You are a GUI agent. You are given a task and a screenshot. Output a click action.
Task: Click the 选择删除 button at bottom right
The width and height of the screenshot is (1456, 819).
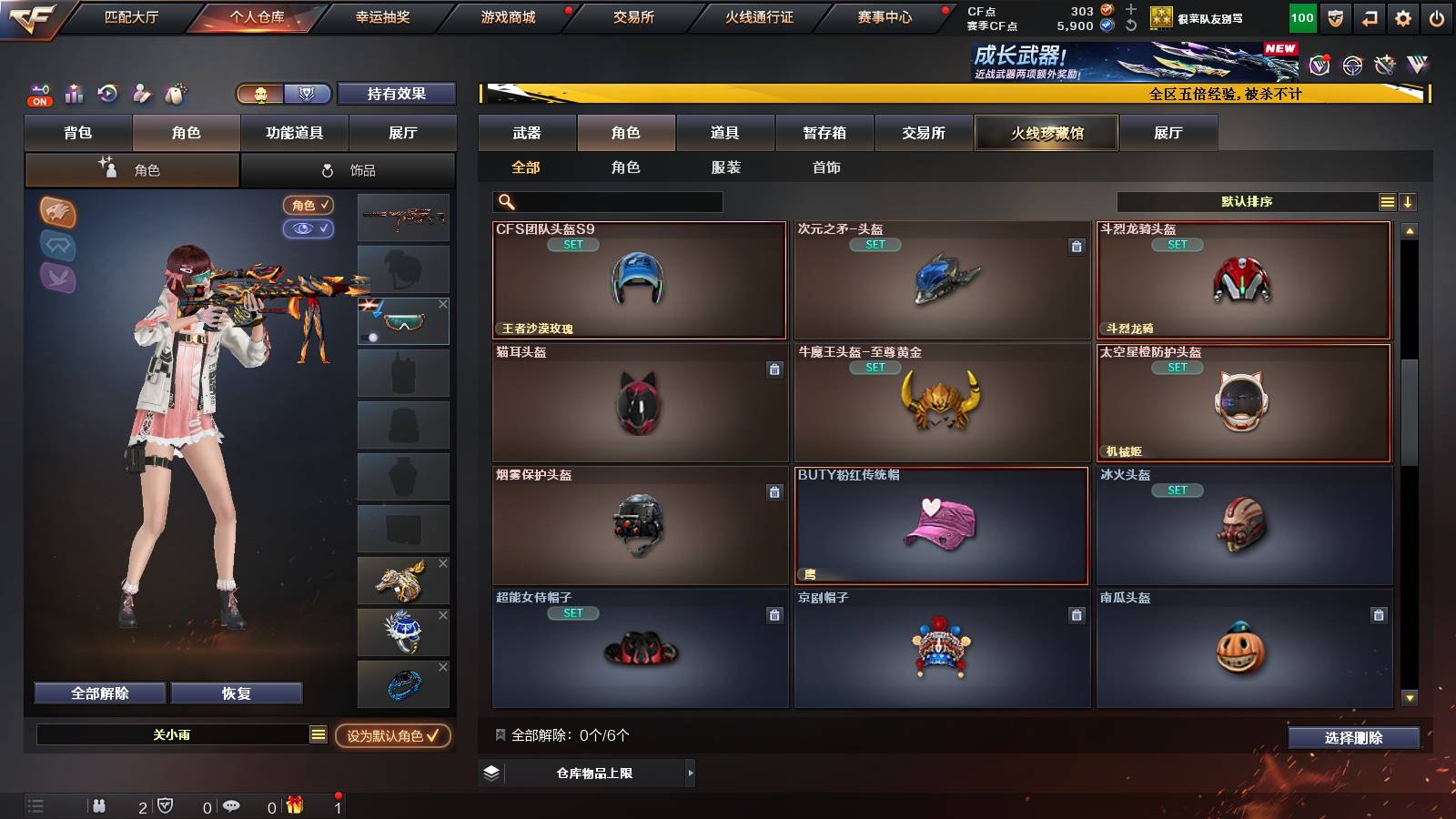click(x=1353, y=737)
